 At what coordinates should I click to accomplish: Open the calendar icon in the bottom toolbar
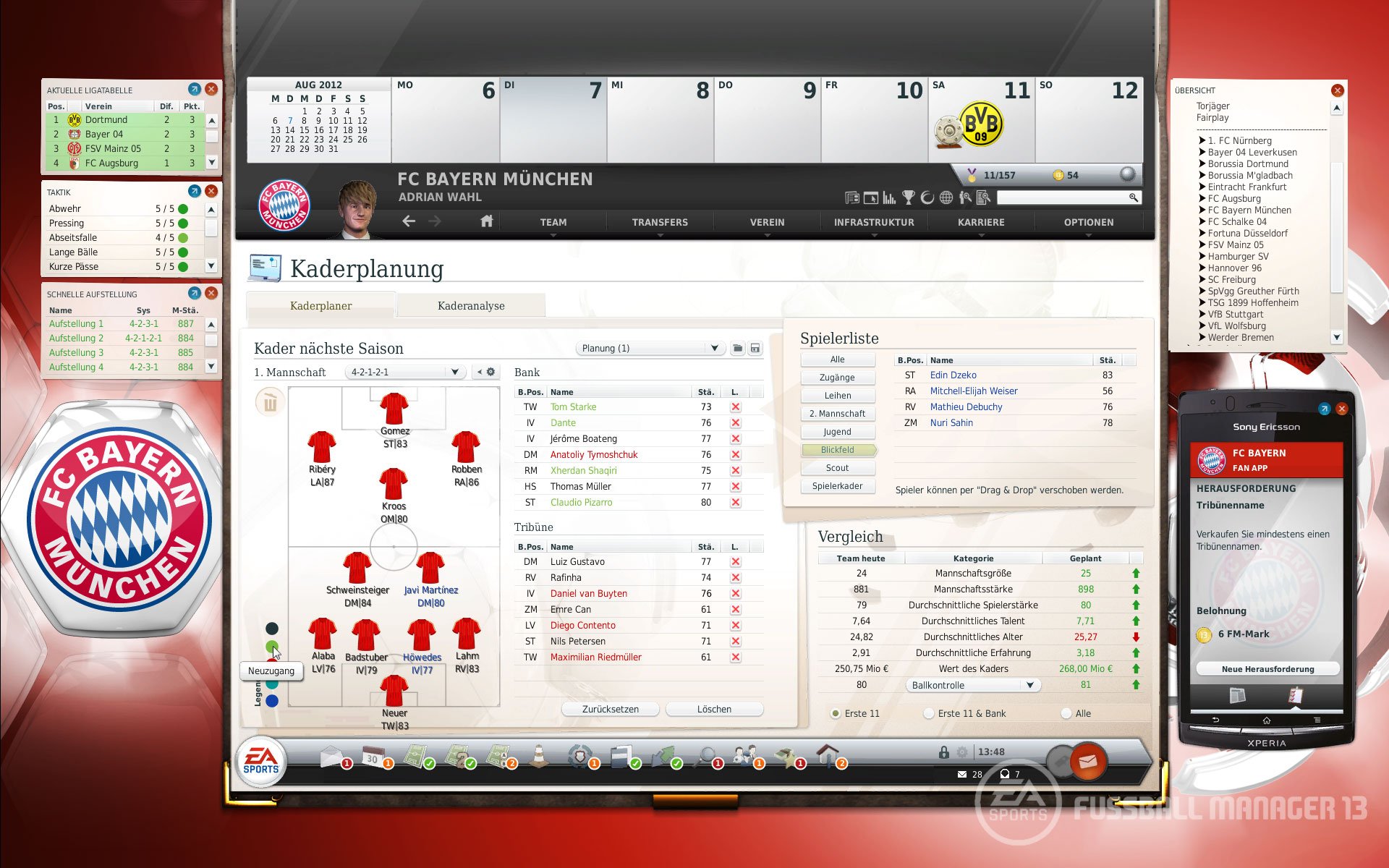372,757
